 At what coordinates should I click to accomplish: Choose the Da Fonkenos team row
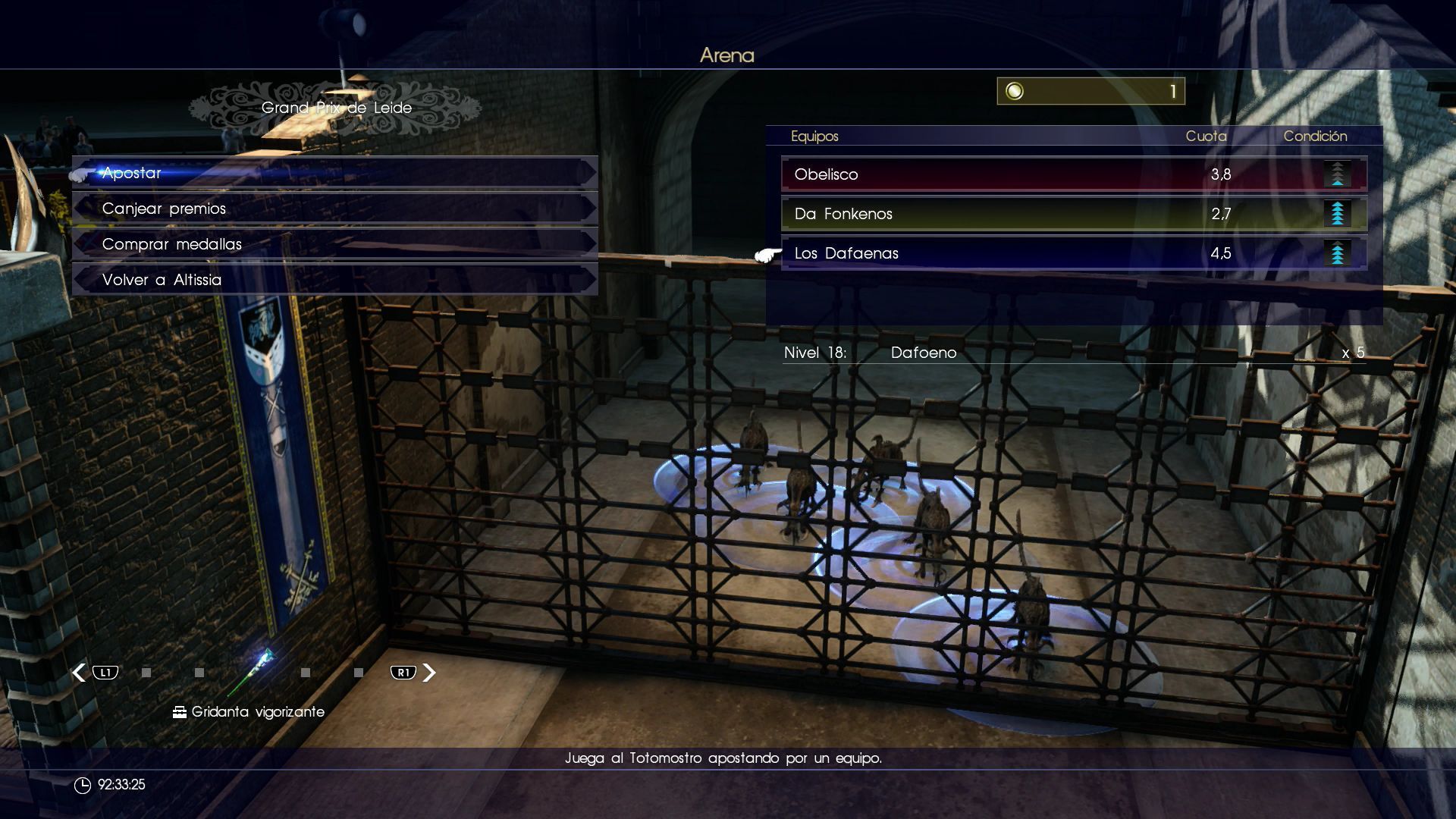pos(1073,214)
